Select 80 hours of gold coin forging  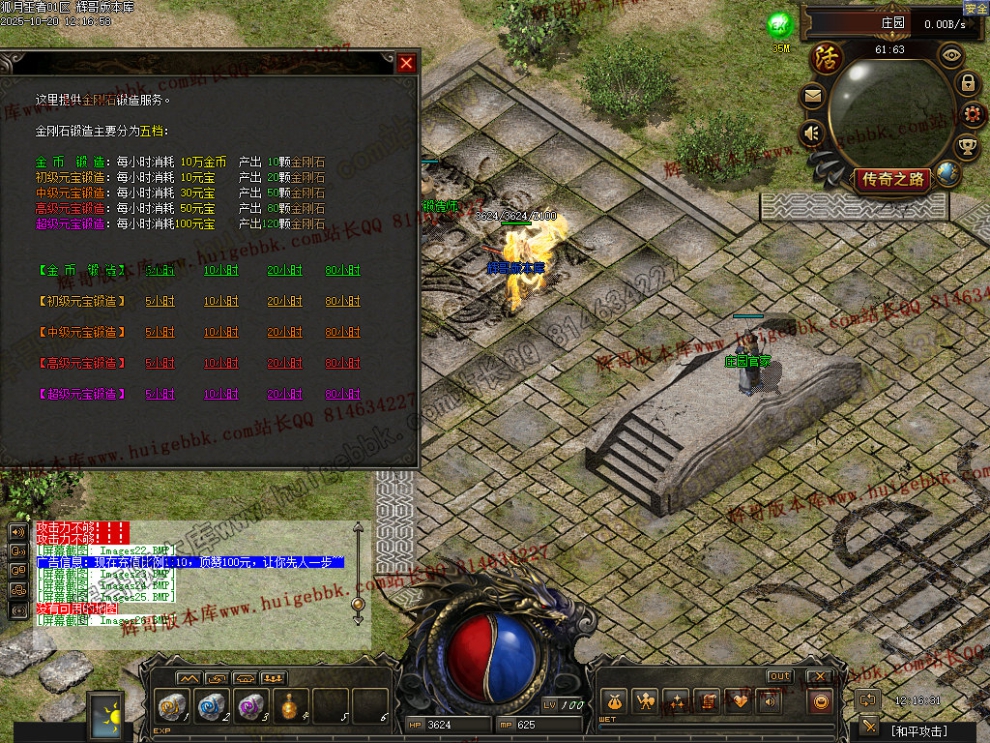tap(342, 271)
